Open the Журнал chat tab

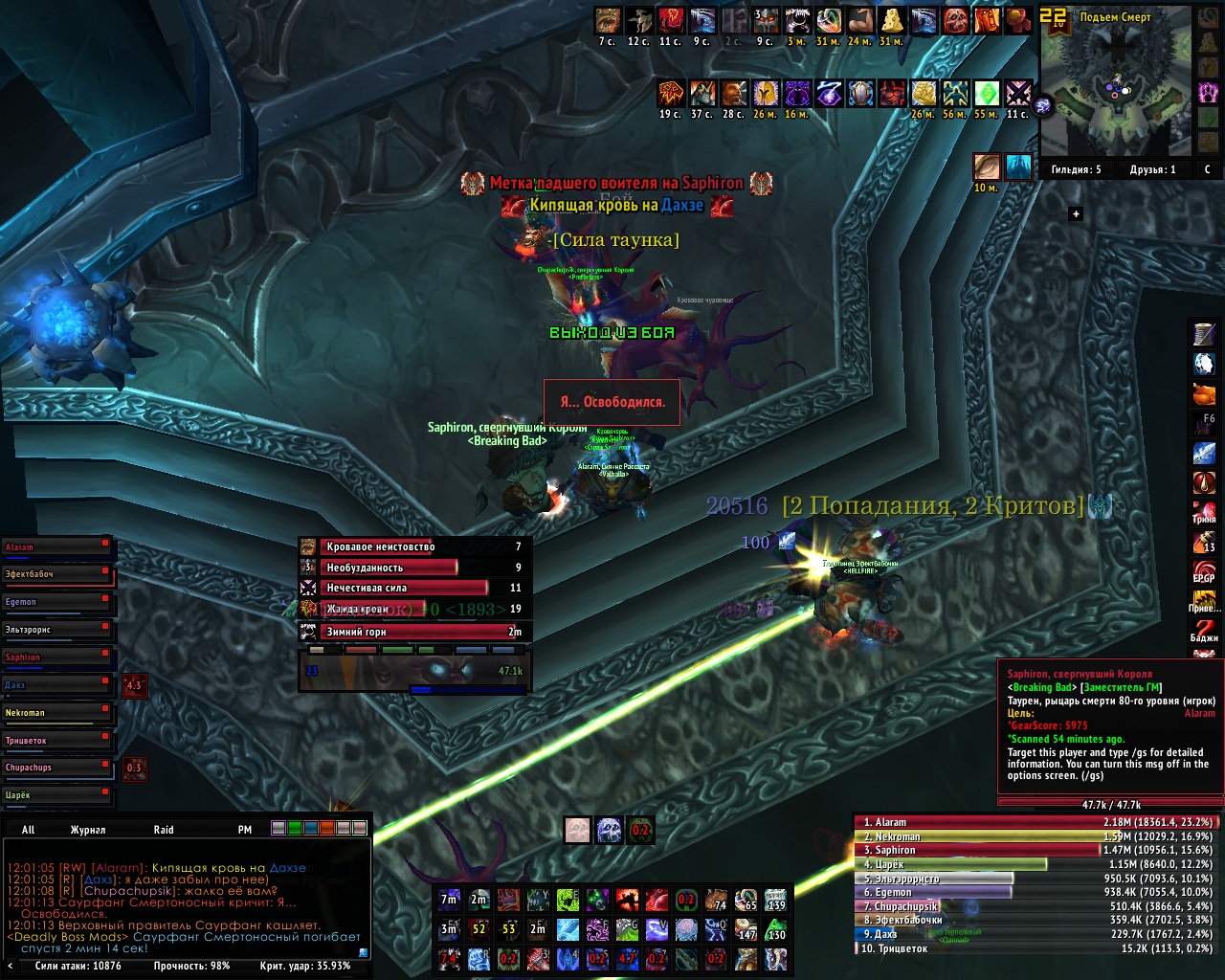coord(87,830)
